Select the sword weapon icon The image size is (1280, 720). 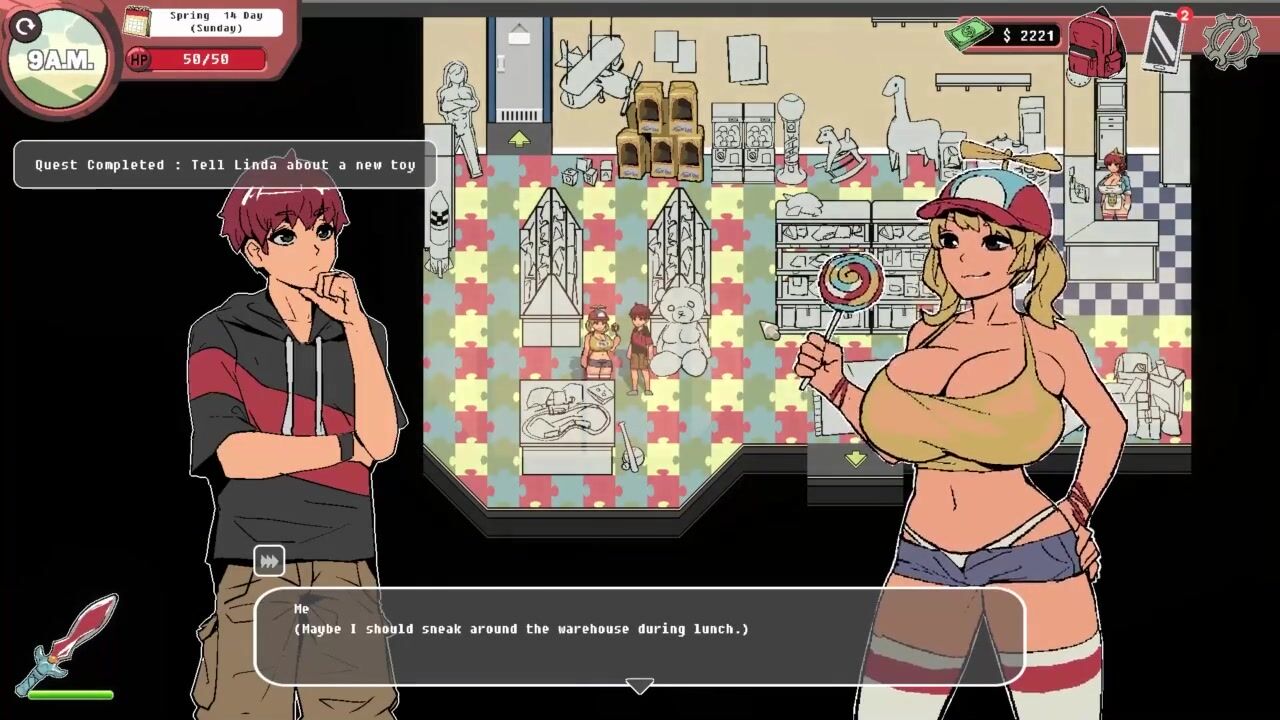click(x=74, y=641)
